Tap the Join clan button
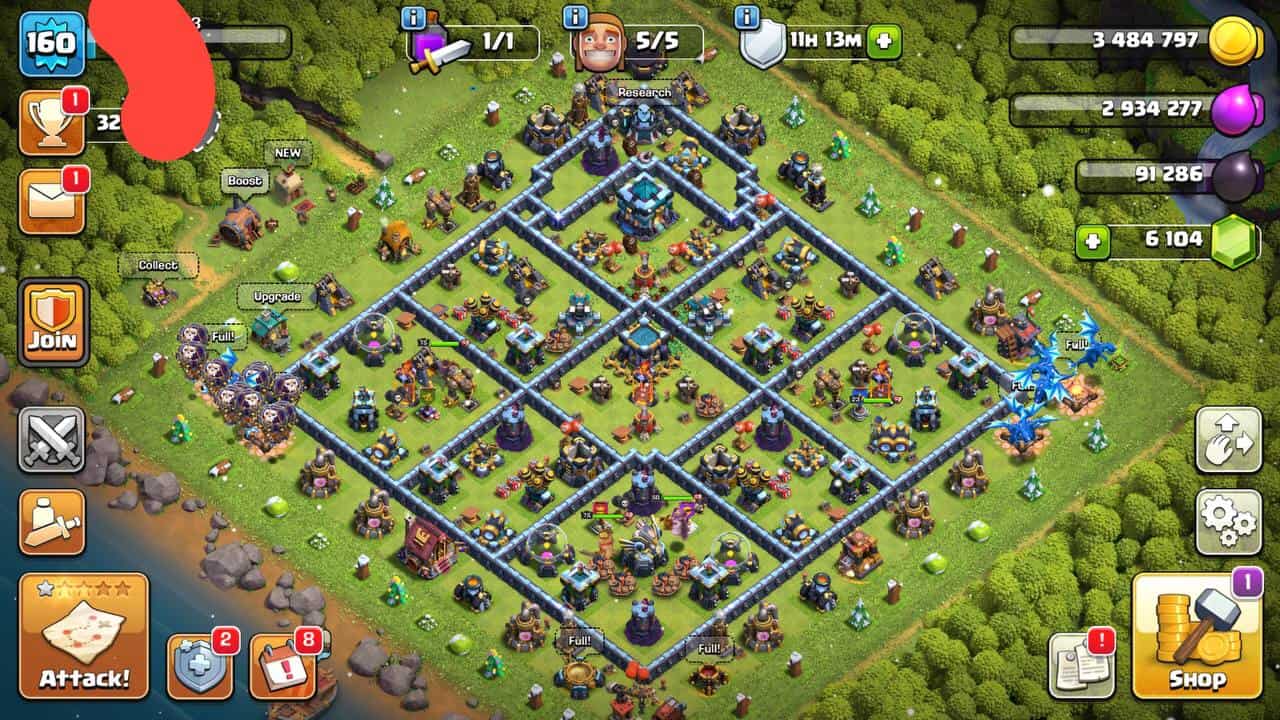The width and height of the screenshot is (1280, 720). [52, 322]
